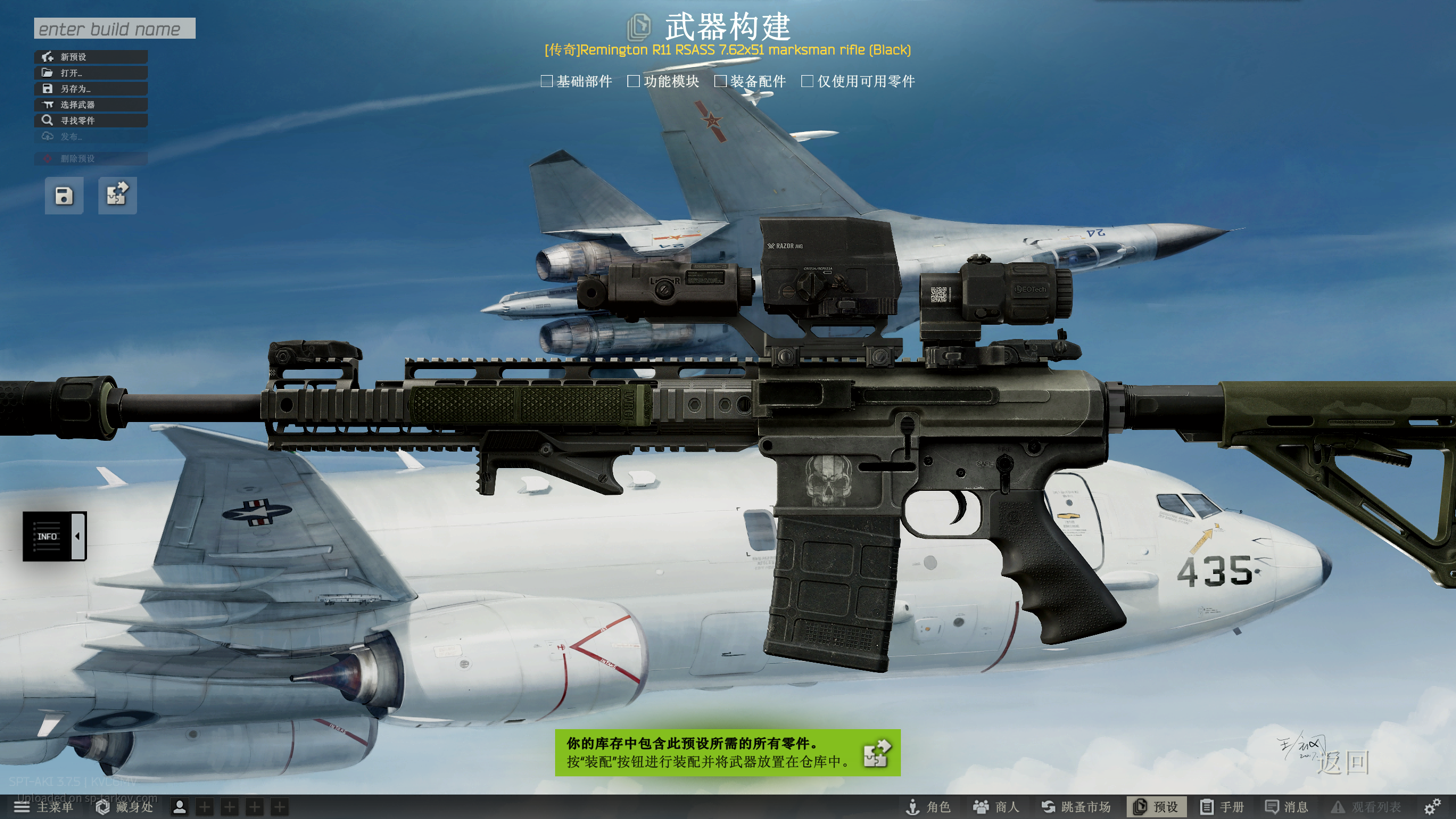Go back with the 返回 button
The image size is (1456, 819).
click(1343, 762)
